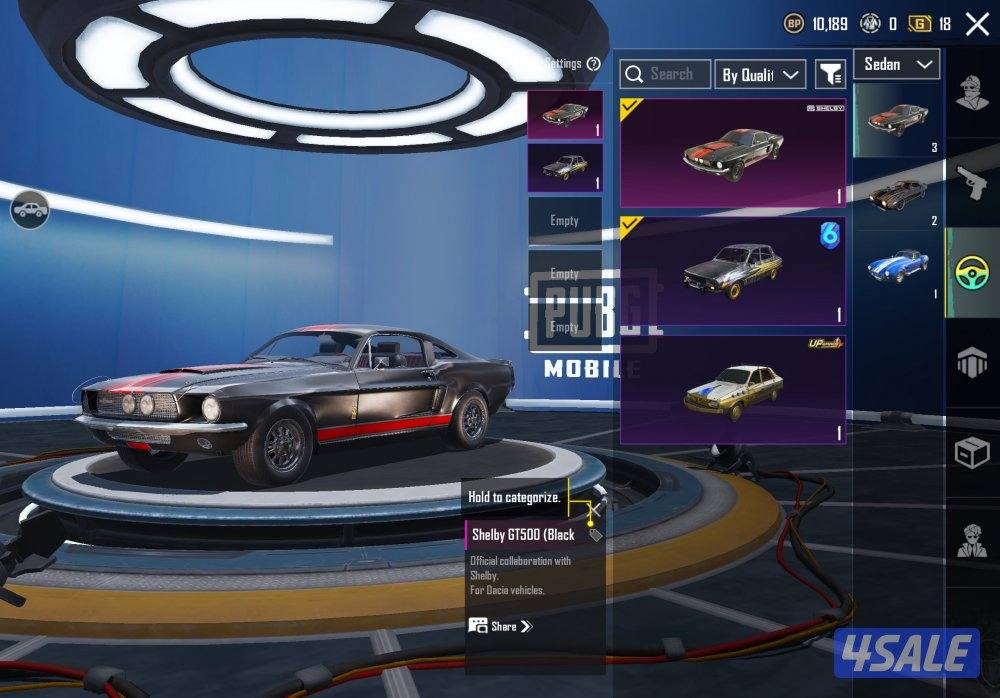1000x698 pixels.
Task: Select the dark muscle car skin group
Action: coord(897,195)
